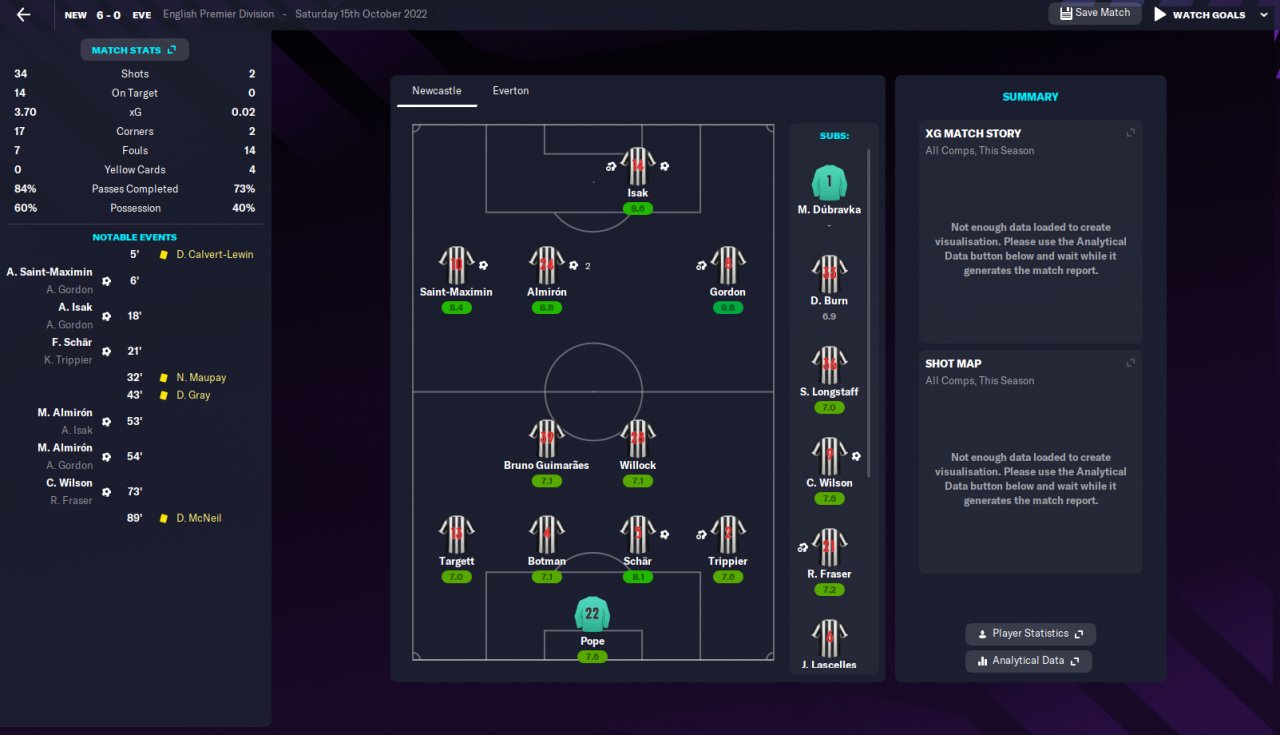
Task: Expand the xG Match Story panel
Action: [x=1131, y=133]
